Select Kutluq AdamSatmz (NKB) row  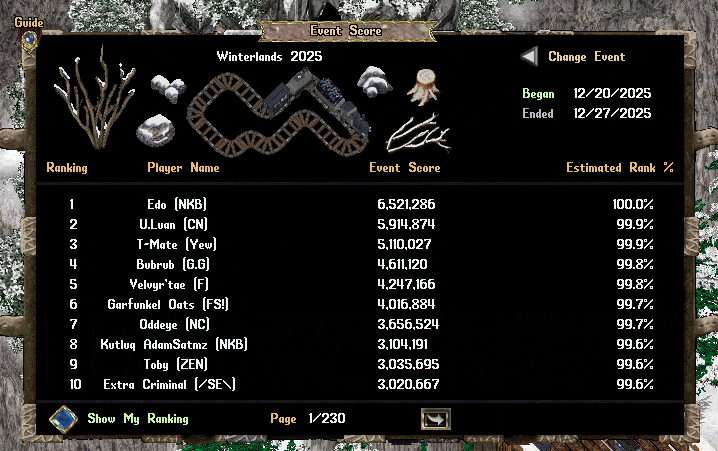pos(177,344)
